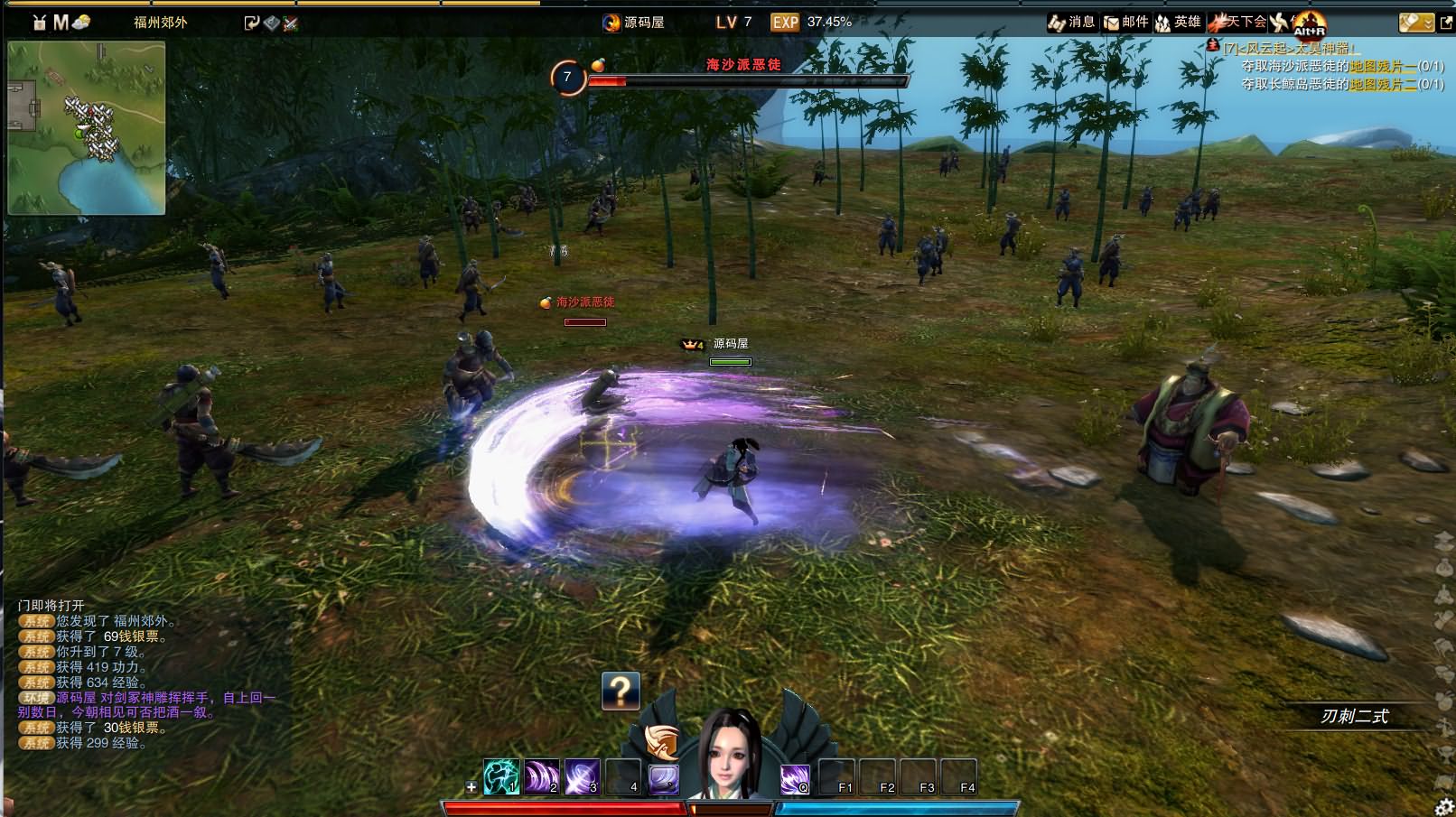
Task: Activate the teal martial stance skill in slot 1
Action: click(501, 776)
